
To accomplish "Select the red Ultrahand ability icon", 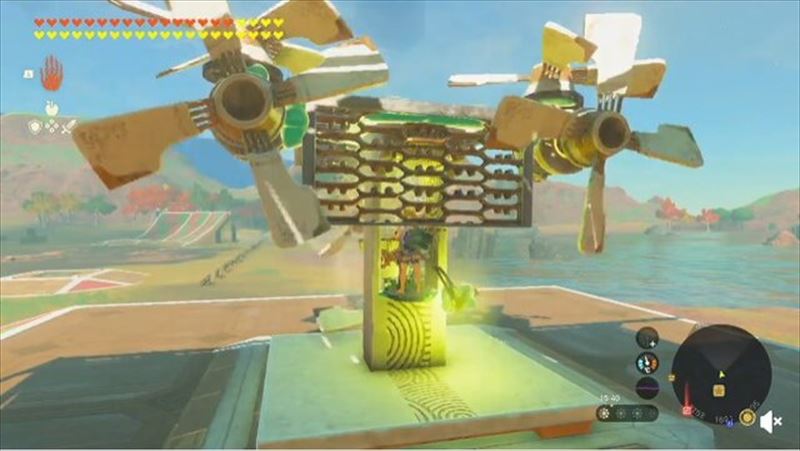I will (50, 73).
